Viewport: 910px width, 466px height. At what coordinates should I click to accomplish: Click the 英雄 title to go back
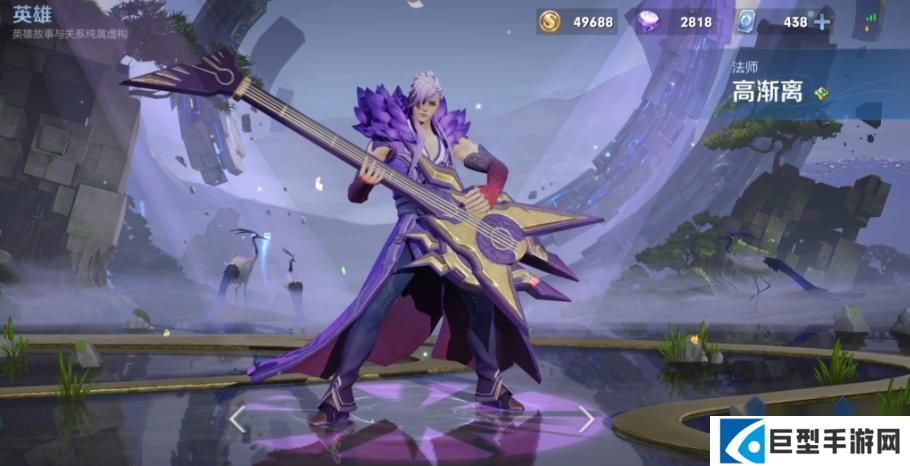click(31, 14)
